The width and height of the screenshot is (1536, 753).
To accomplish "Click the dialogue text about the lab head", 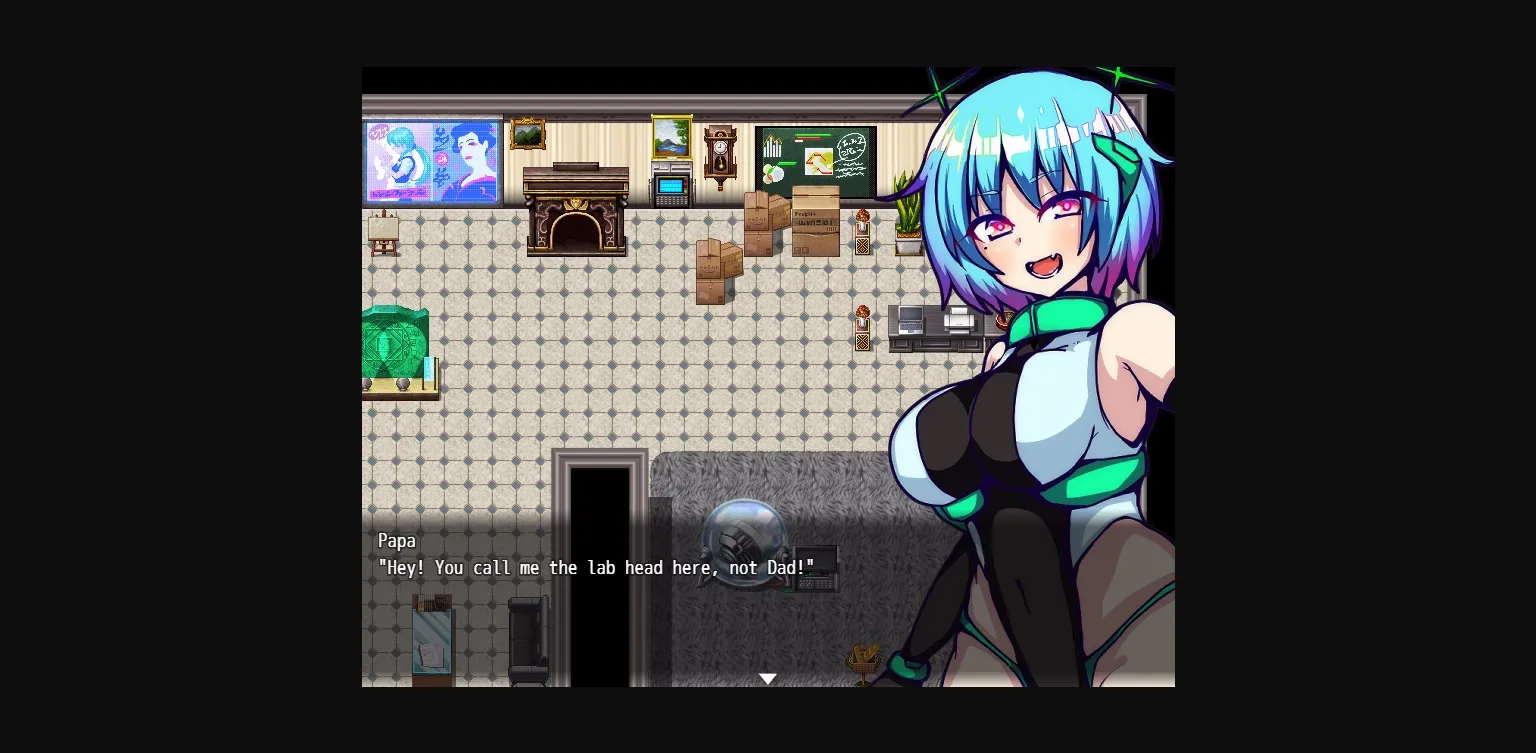I will (x=595, y=567).
